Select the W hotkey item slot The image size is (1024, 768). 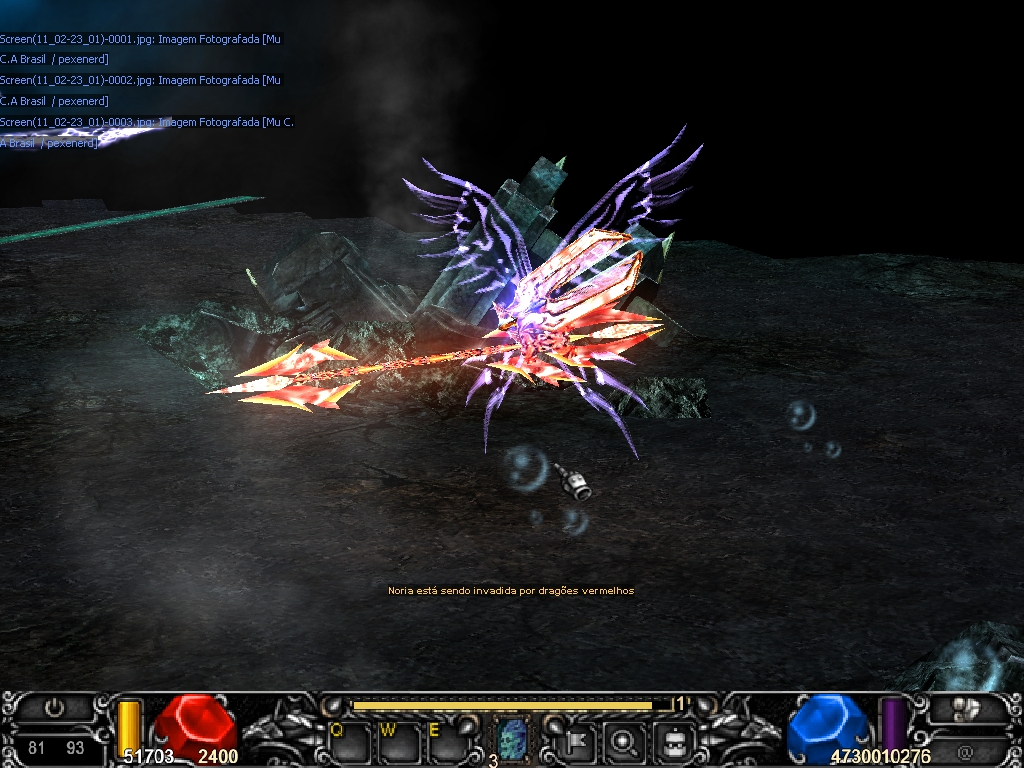coord(397,742)
